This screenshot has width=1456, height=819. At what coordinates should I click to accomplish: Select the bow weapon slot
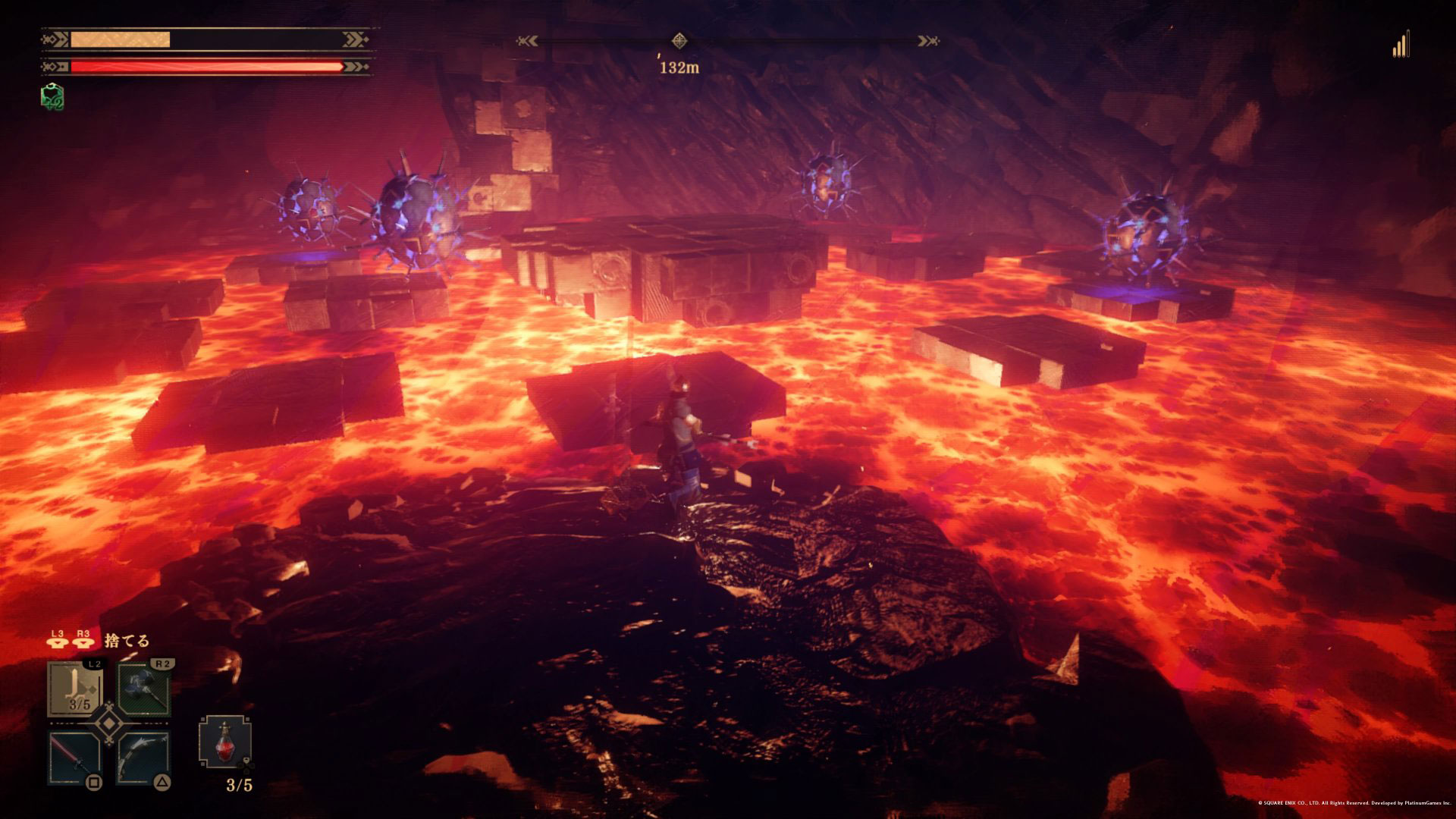click(x=143, y=758)
